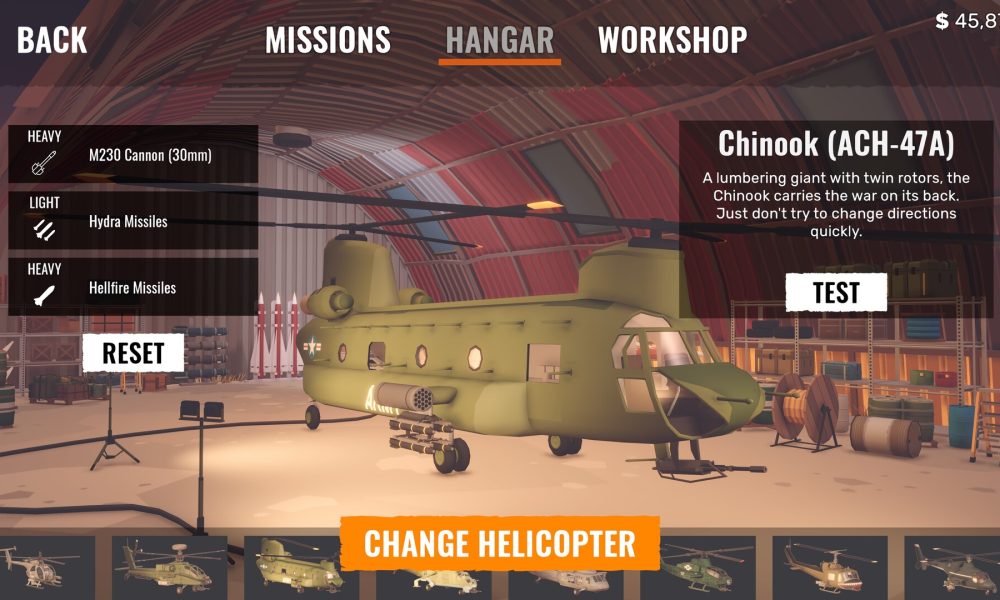Viewport: 1000px width, 600px height.
Task: Select the M230 Cannon weapon slot
Action: point(133,155)
